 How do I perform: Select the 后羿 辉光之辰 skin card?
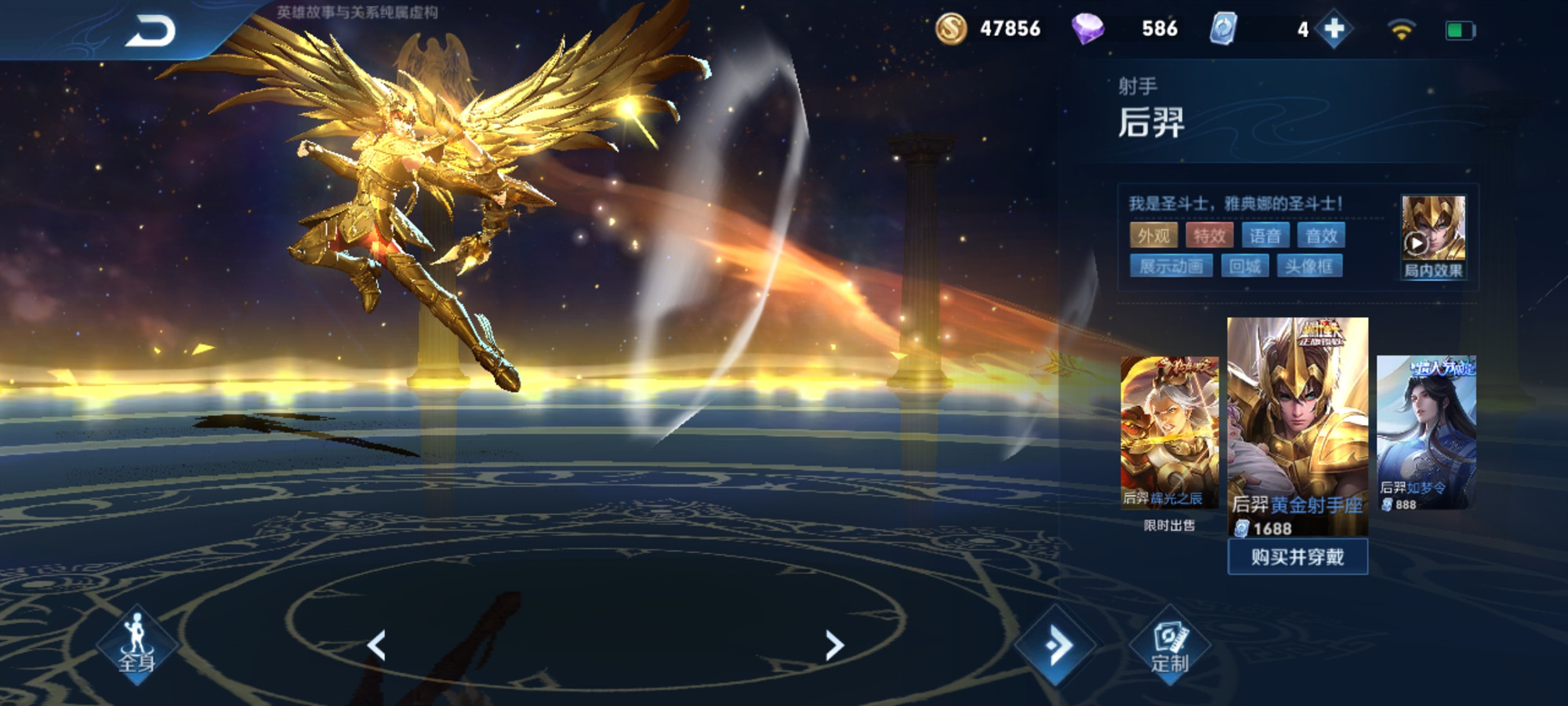click(x=1168, y=433)
